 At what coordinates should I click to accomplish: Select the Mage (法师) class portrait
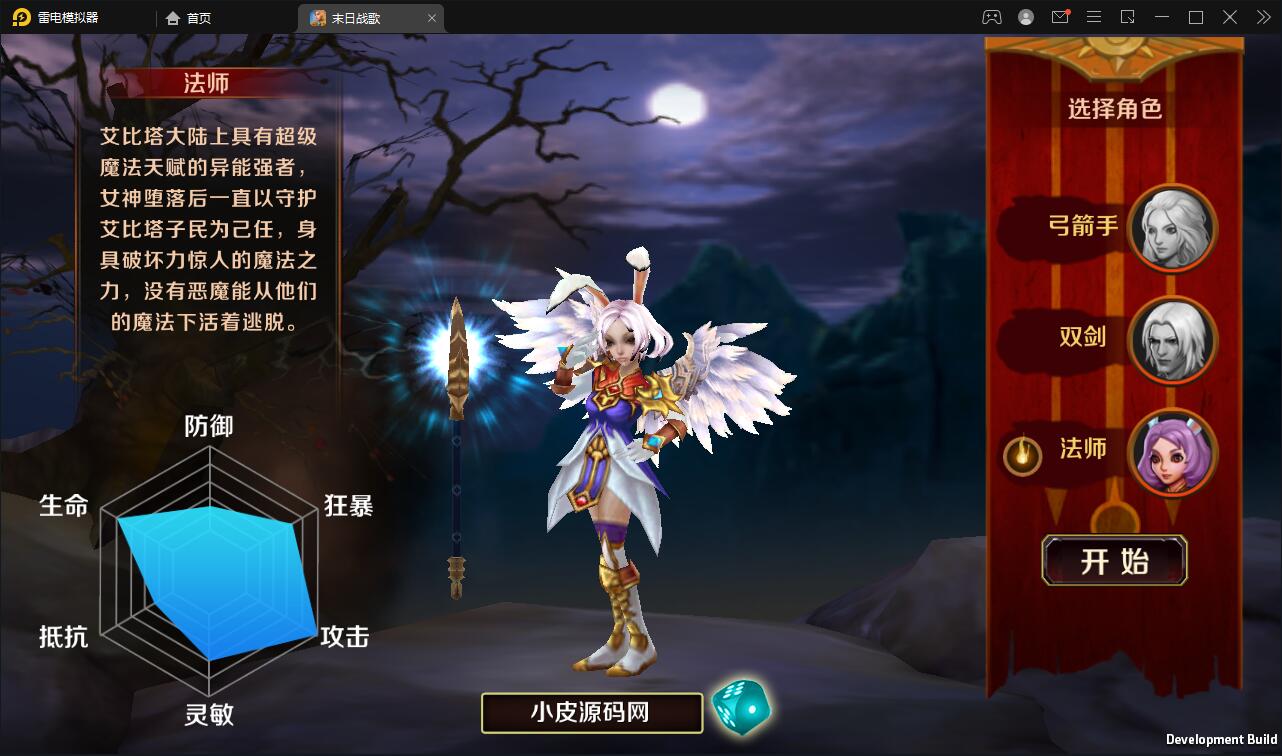coord(1173,453)
